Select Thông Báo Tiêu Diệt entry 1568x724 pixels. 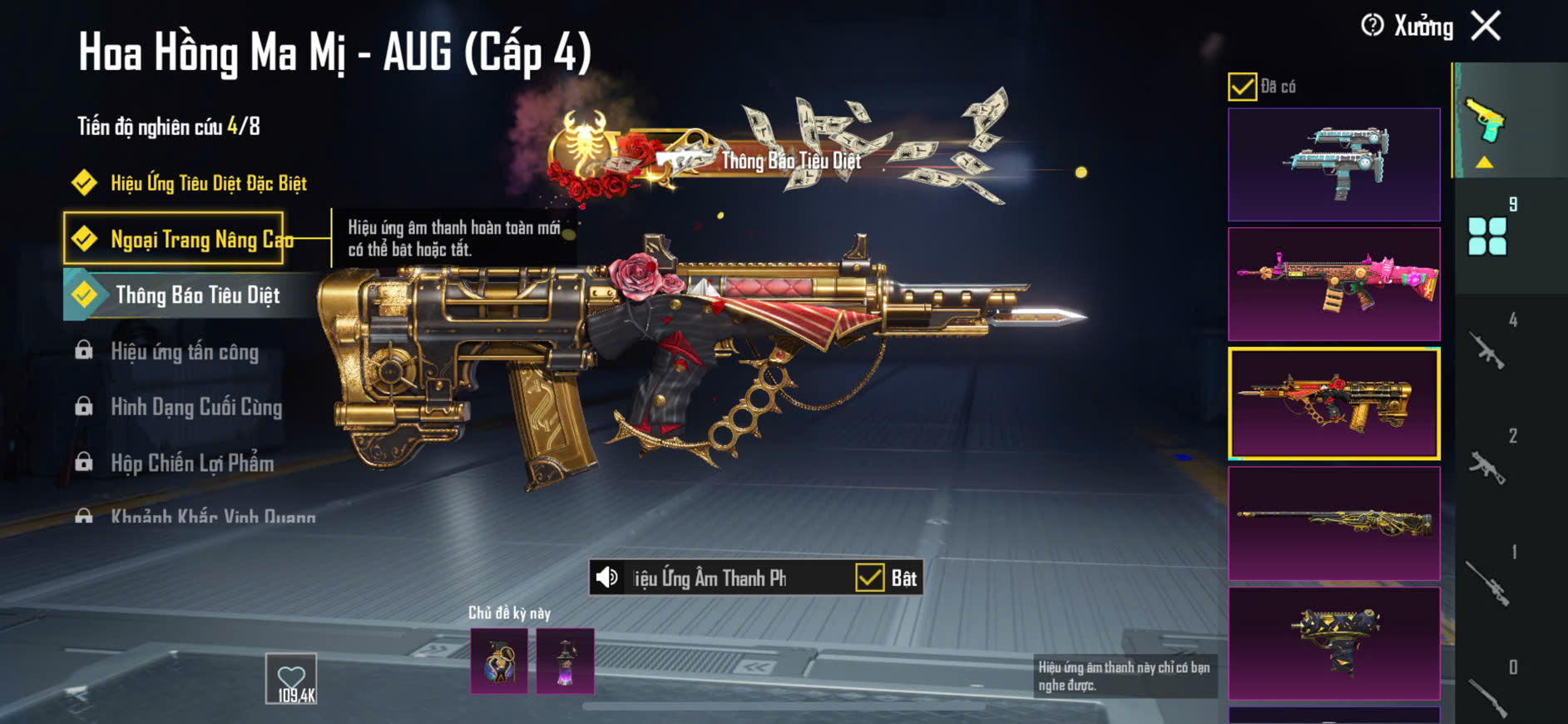tap(197, 295)
